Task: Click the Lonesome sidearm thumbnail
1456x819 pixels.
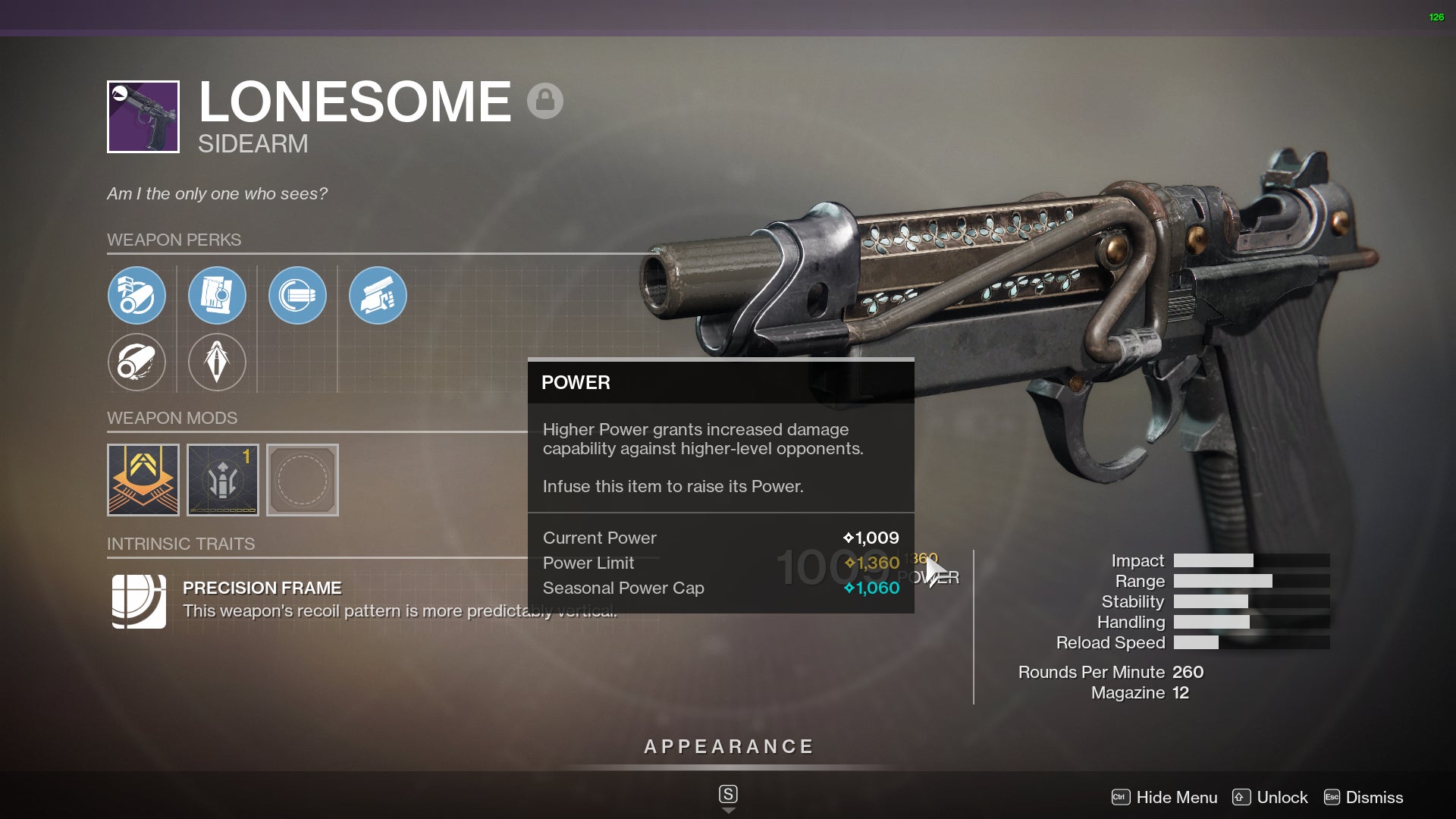Action: click(x=143, y=117)
